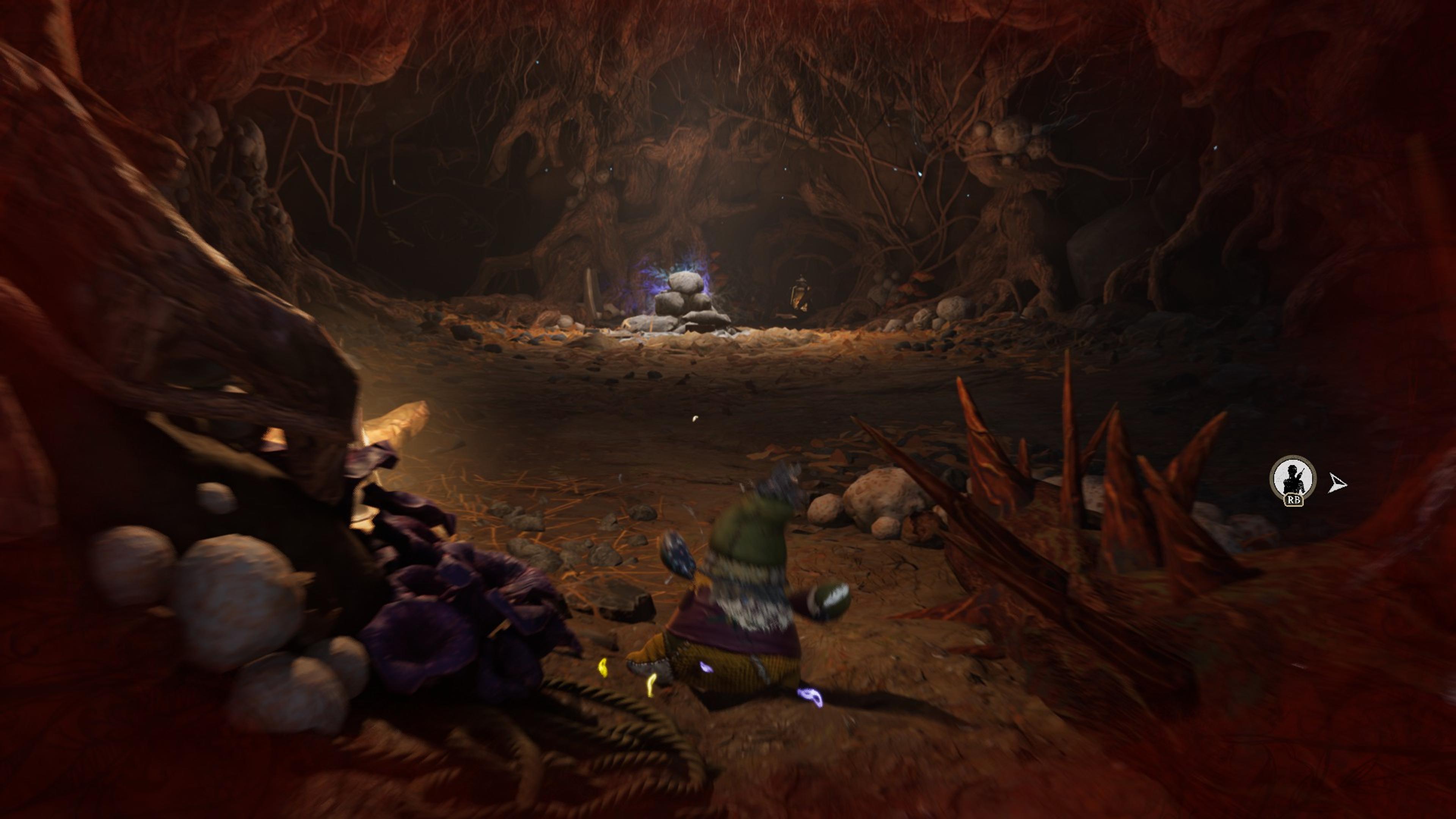Select the archer silhouette character-switch icon
The height and width of the screenshot is (819, 1456).
[1292, 478]
